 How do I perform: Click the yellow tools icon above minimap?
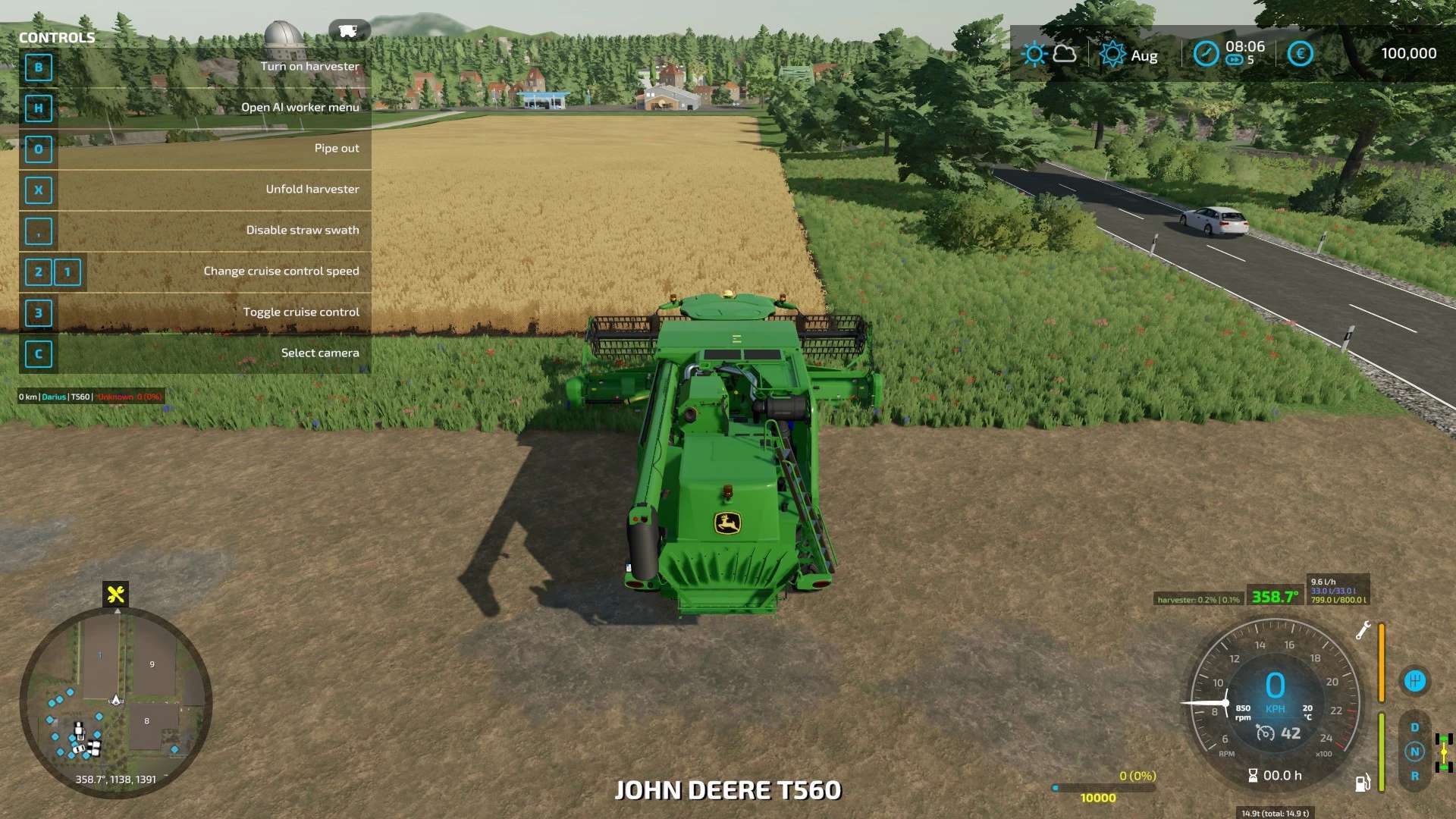click(116, 595)
